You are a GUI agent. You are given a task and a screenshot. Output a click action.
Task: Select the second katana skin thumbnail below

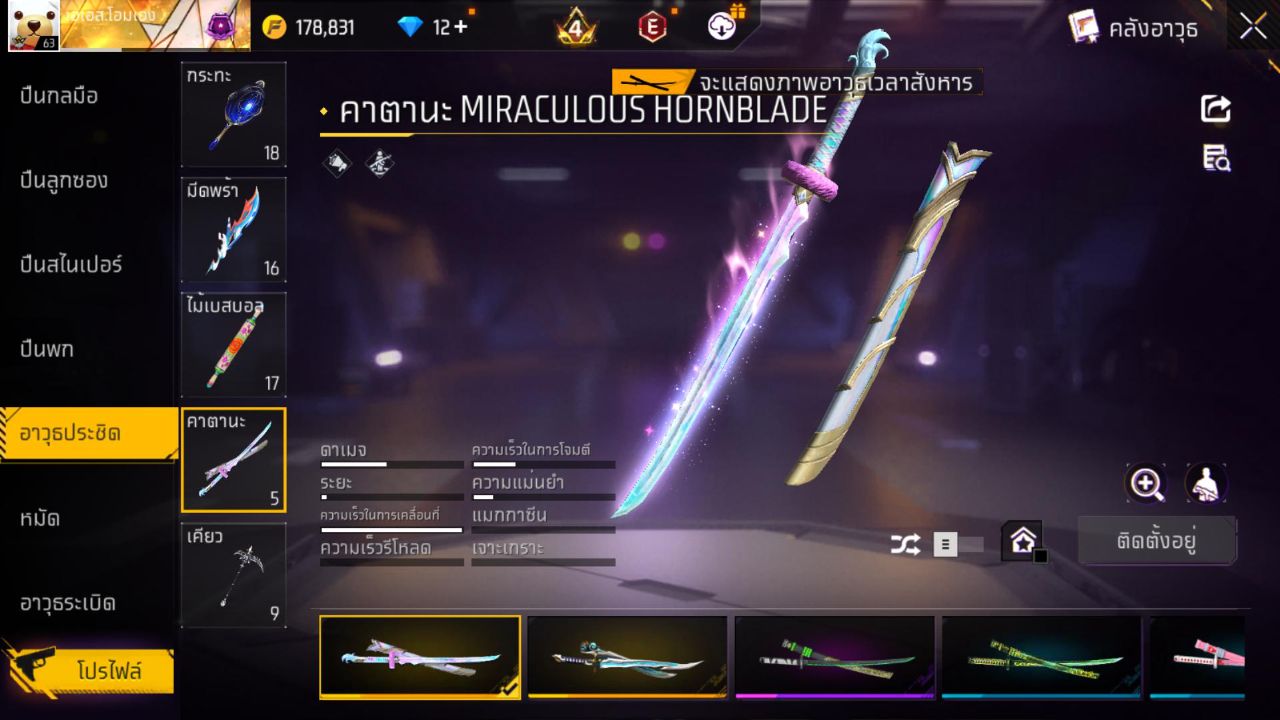(627, 657)
